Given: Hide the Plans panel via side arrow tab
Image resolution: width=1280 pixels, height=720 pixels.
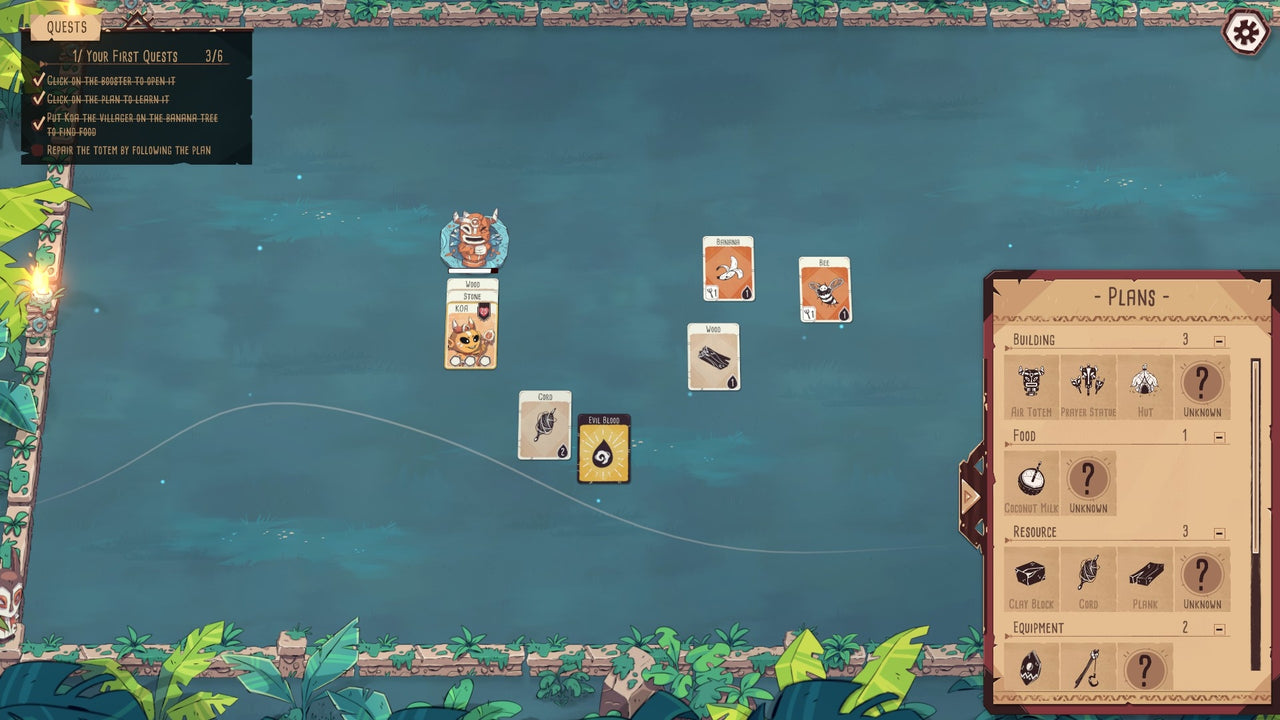Looking at the screenshot, I should tap(970, 495).
